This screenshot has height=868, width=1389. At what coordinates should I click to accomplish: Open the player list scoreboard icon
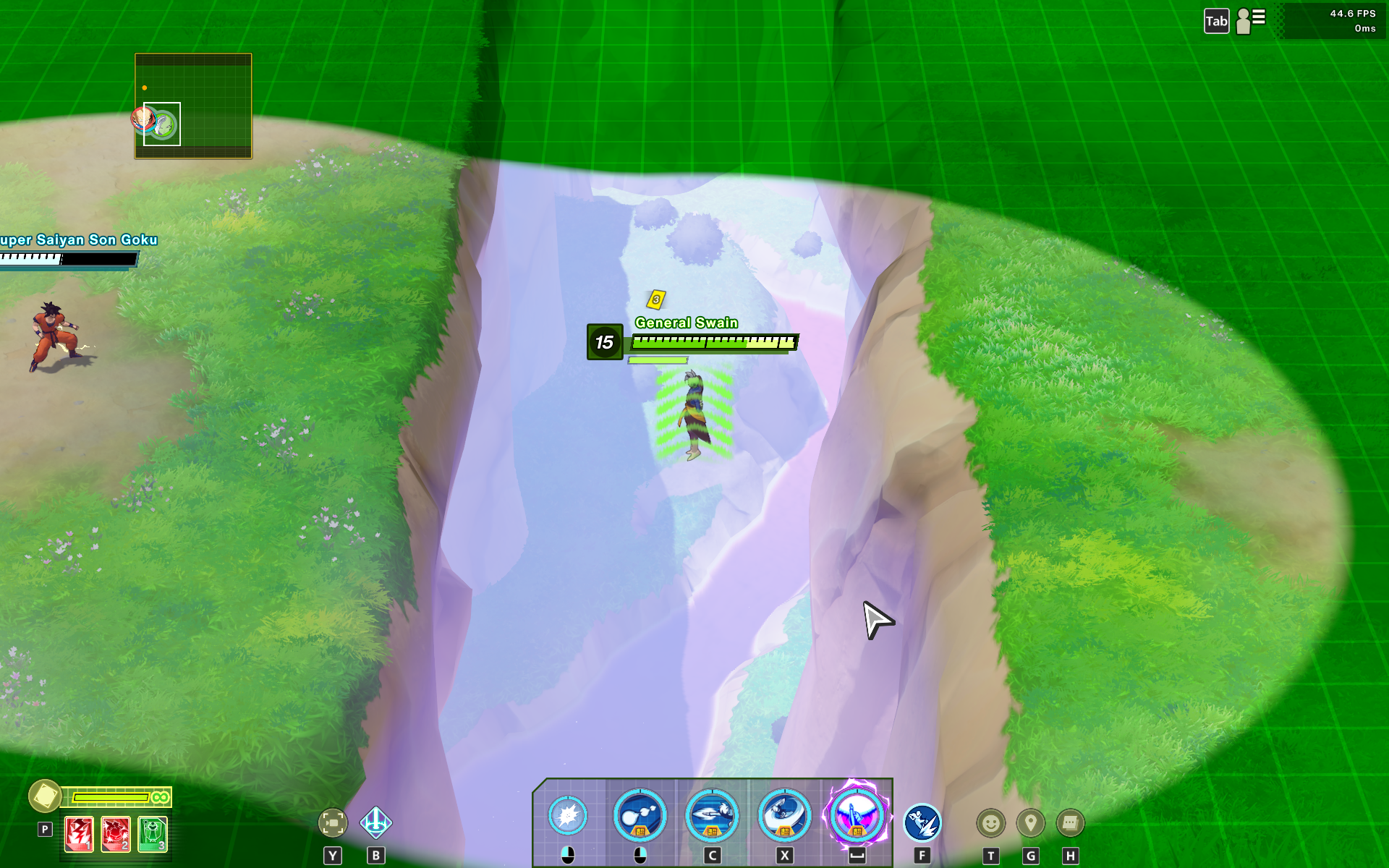(1251, 20)
